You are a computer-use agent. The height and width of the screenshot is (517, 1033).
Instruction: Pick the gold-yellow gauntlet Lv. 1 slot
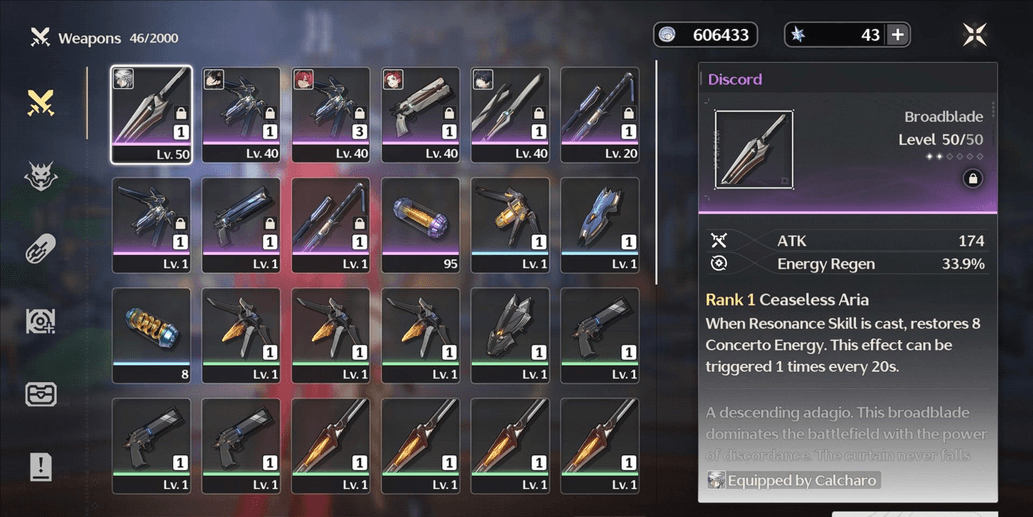[509, 225]
